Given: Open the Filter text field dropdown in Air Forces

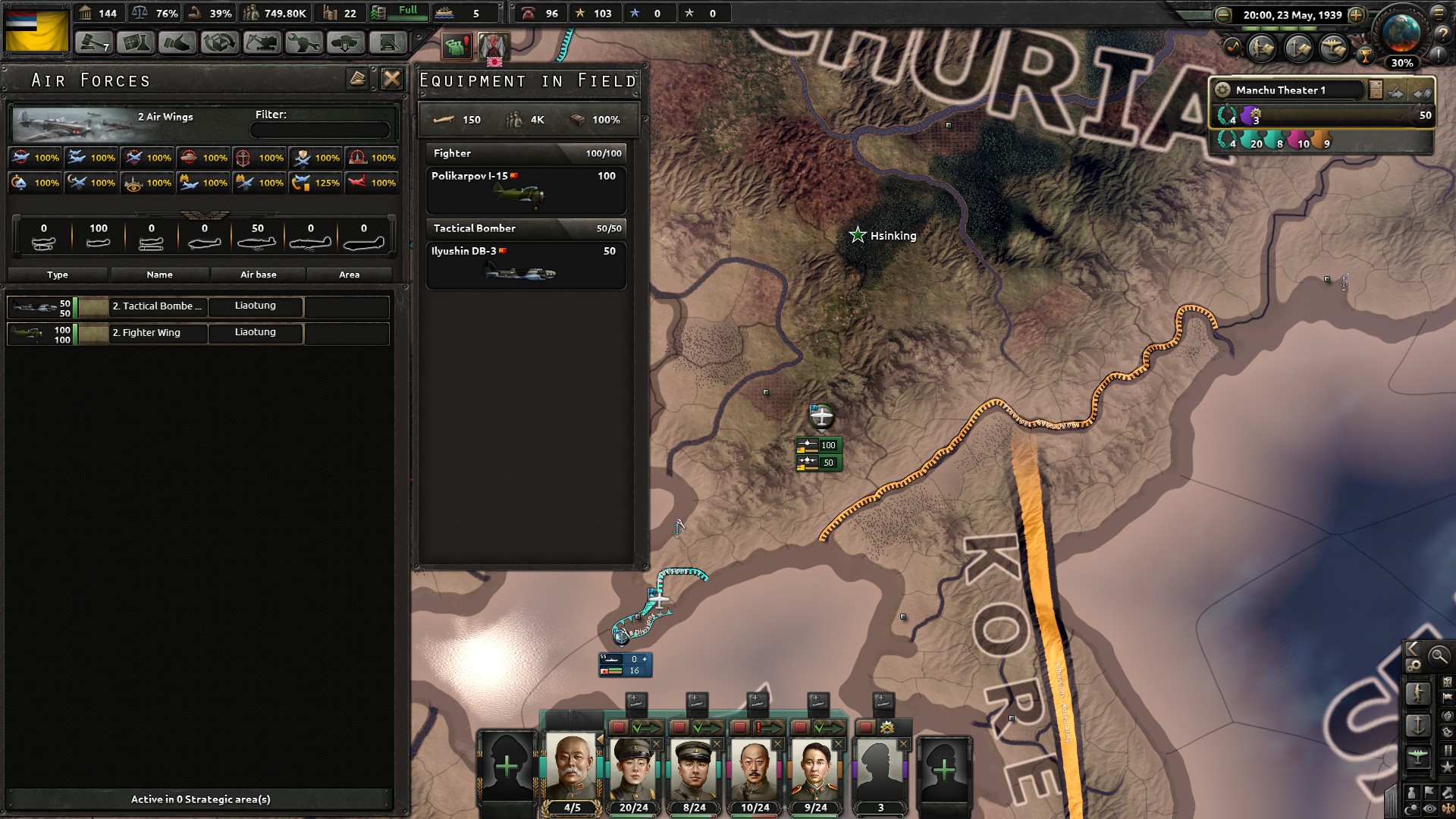Looking at the screenshot, I should click(320, 129).
